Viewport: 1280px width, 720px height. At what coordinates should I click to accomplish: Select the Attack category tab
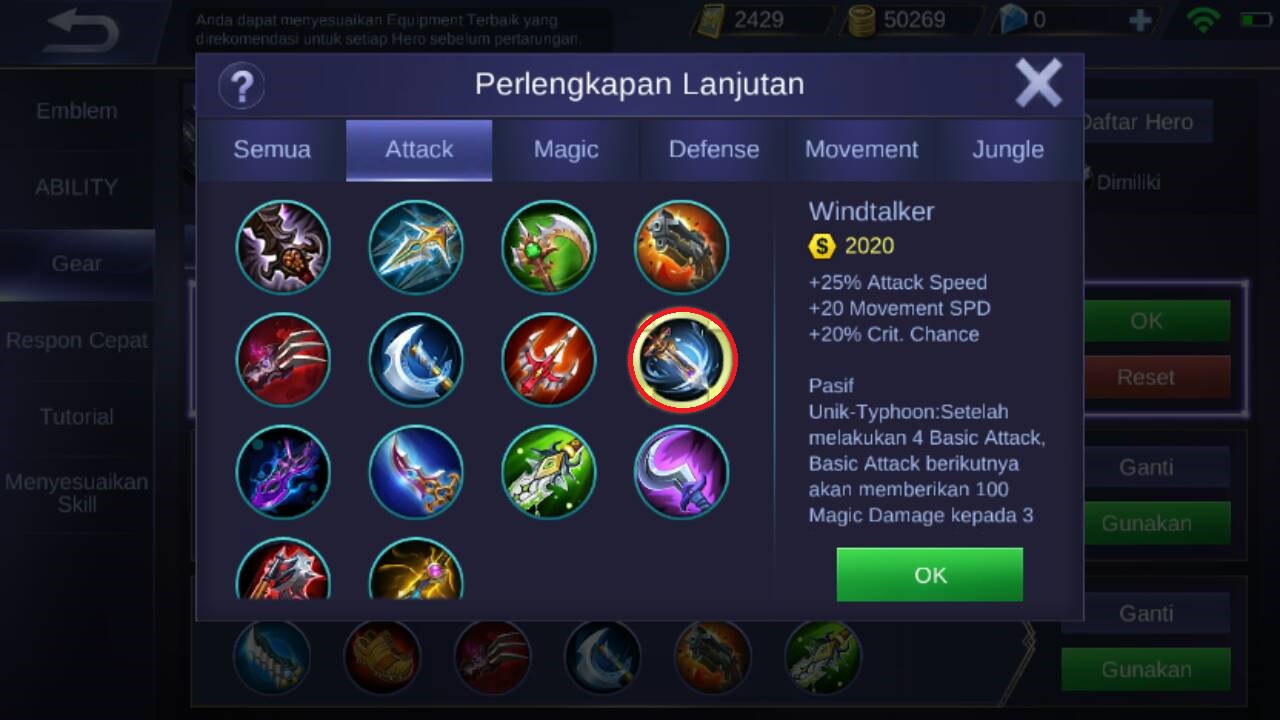point(419,150)
